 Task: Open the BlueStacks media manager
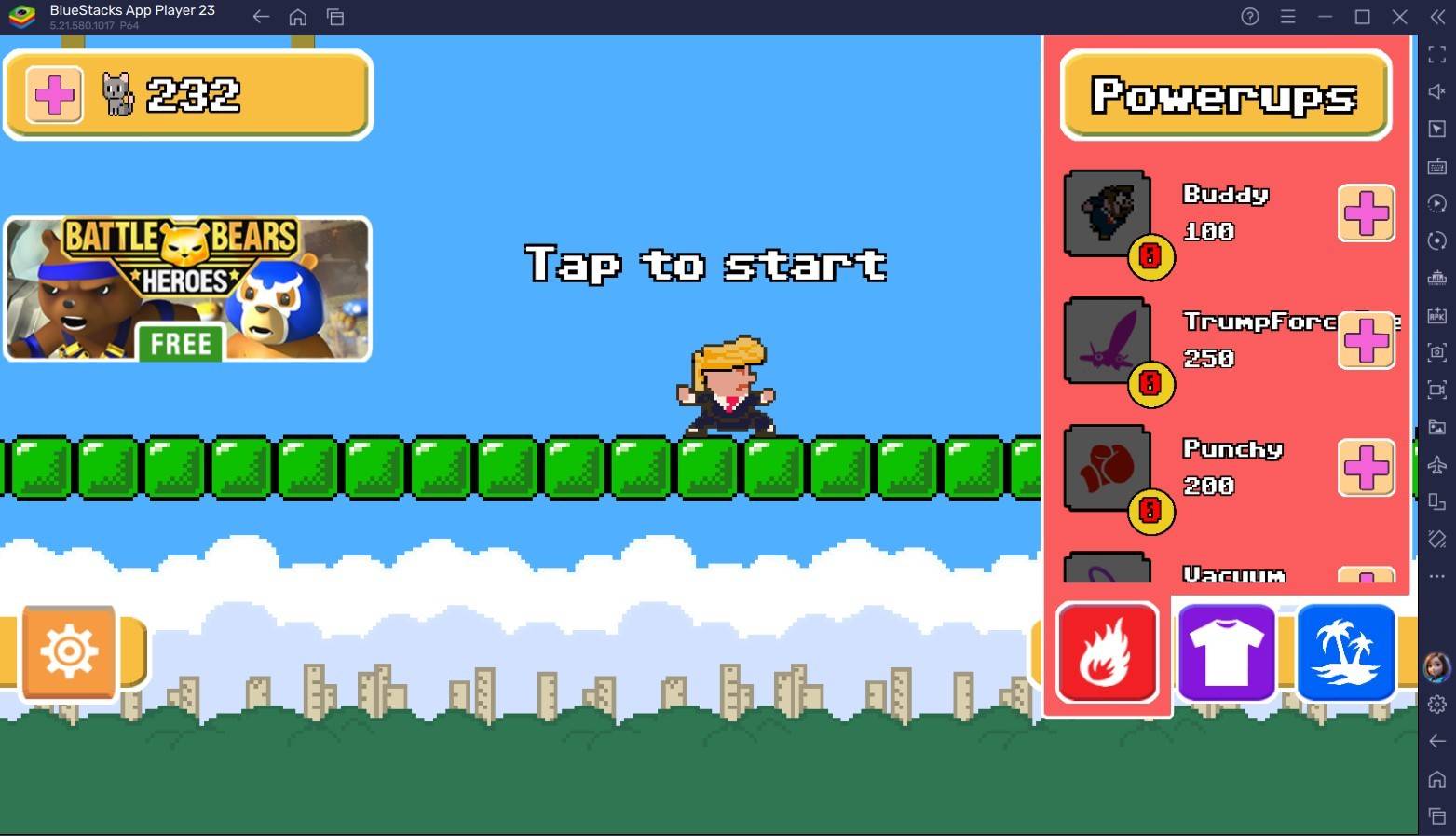[x=1437, y=429]
